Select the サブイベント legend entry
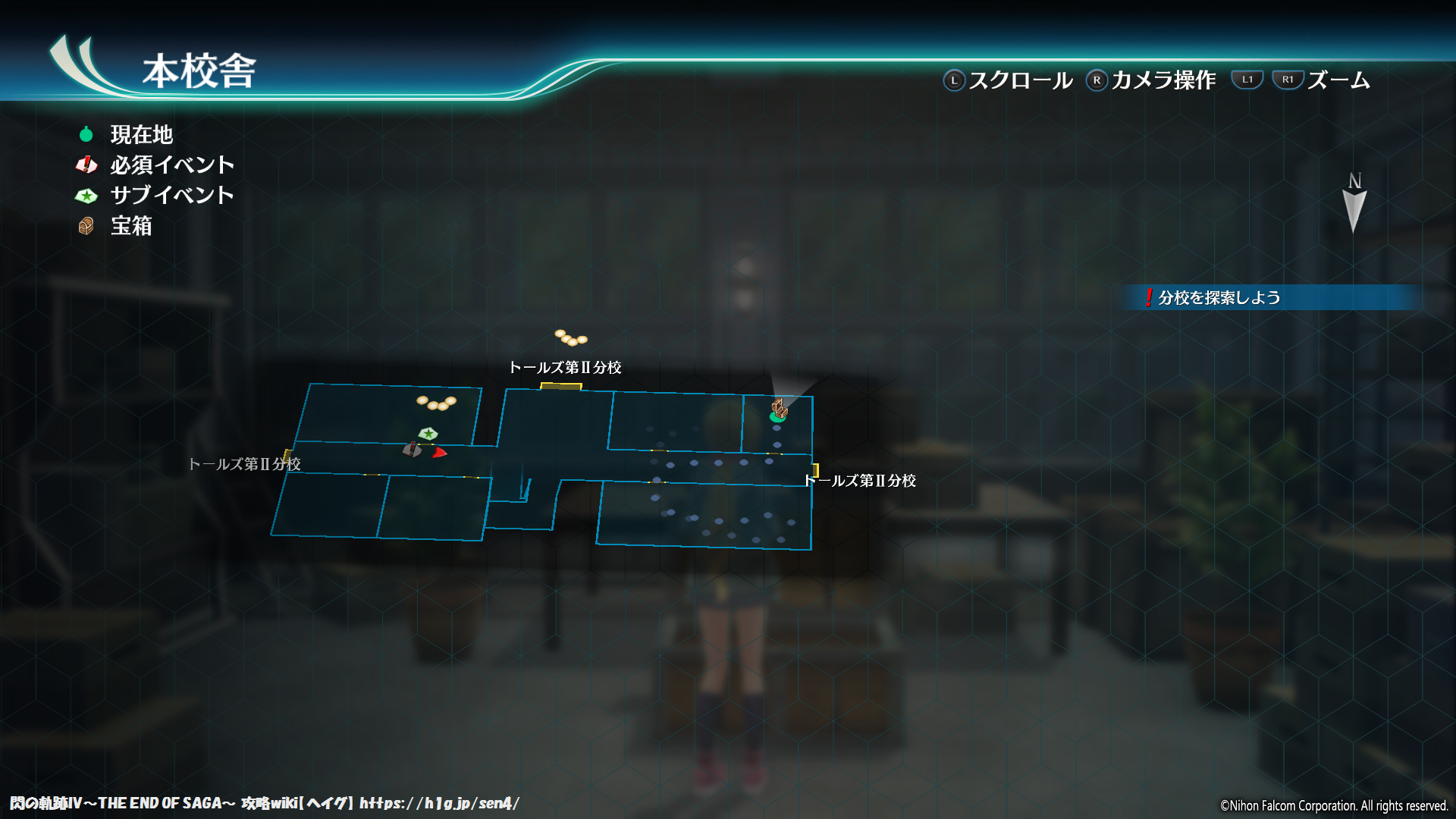Image resolution: width=1456 pixels, height=819 pixels. pos(171,196)
